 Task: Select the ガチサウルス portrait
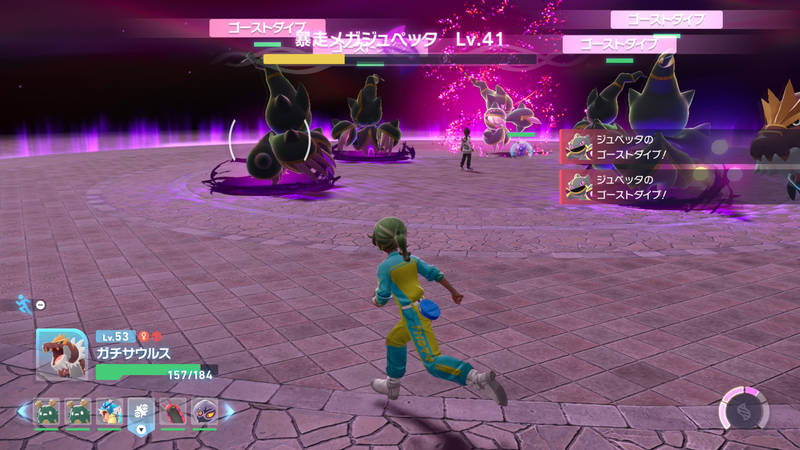(x=60, y=354)
